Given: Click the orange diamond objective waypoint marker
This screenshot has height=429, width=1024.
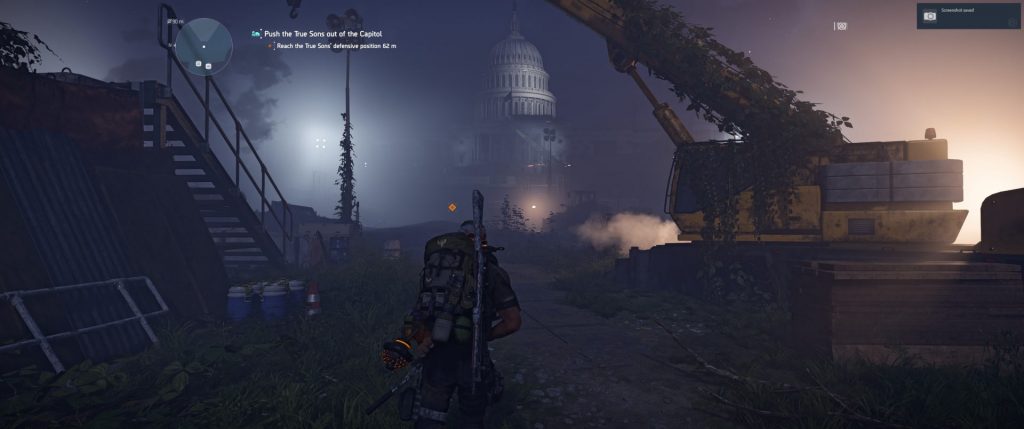Looking at the screenshot, I should [452, 207].
